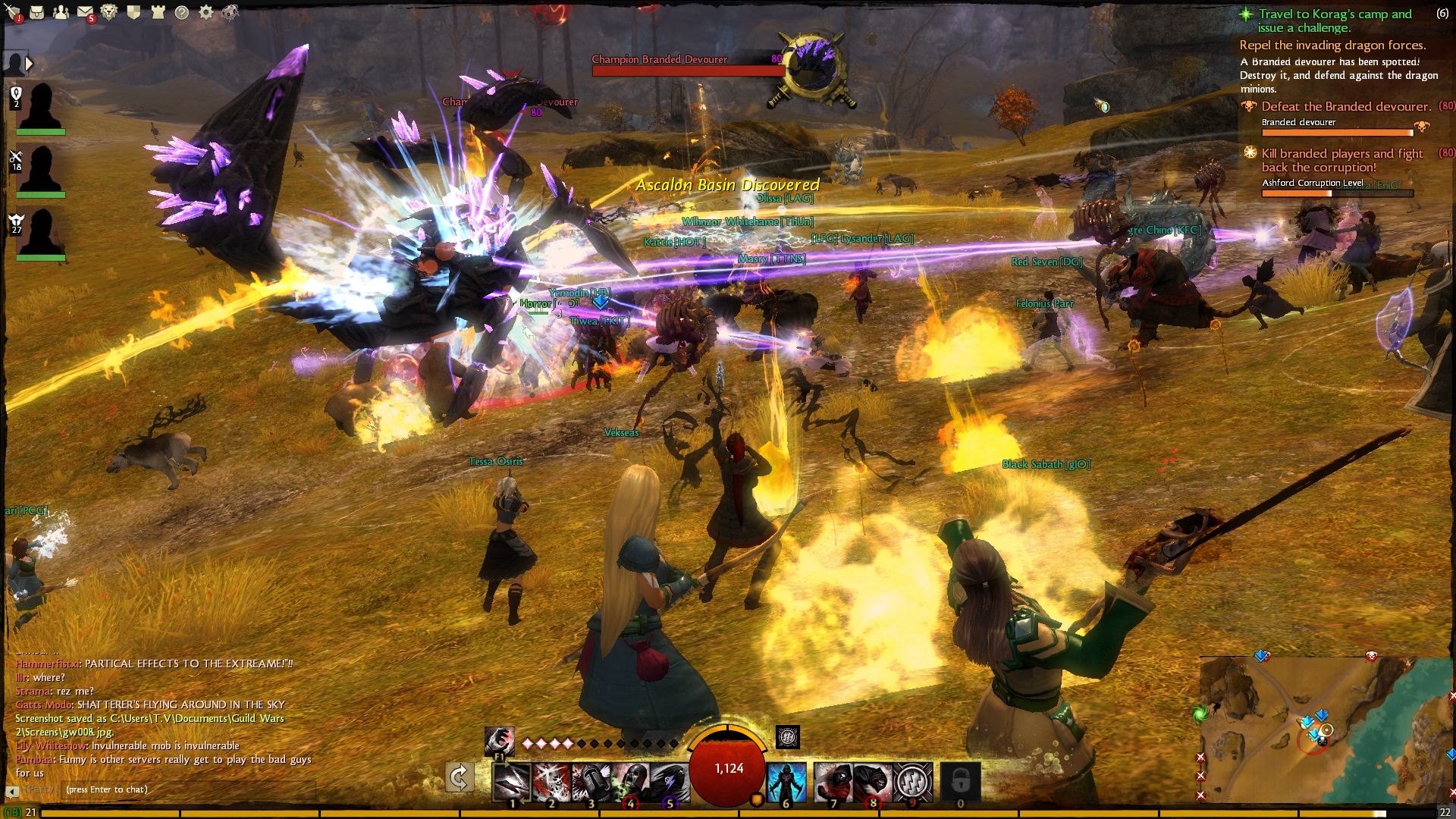Select the first party member portrait
The image size is (1456, 819).
[x=40, y=108]
